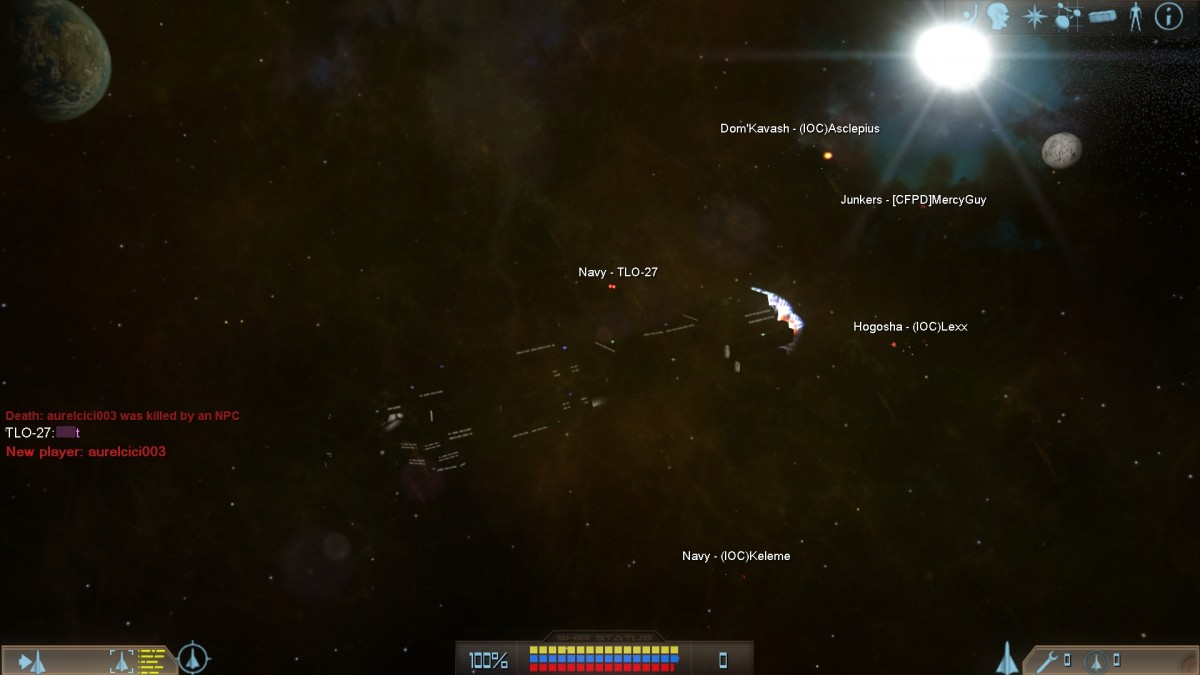Screen dimensions: 1200x675
Task: Open the humanoid figure reputation icon
Action: click(1135, 16)
